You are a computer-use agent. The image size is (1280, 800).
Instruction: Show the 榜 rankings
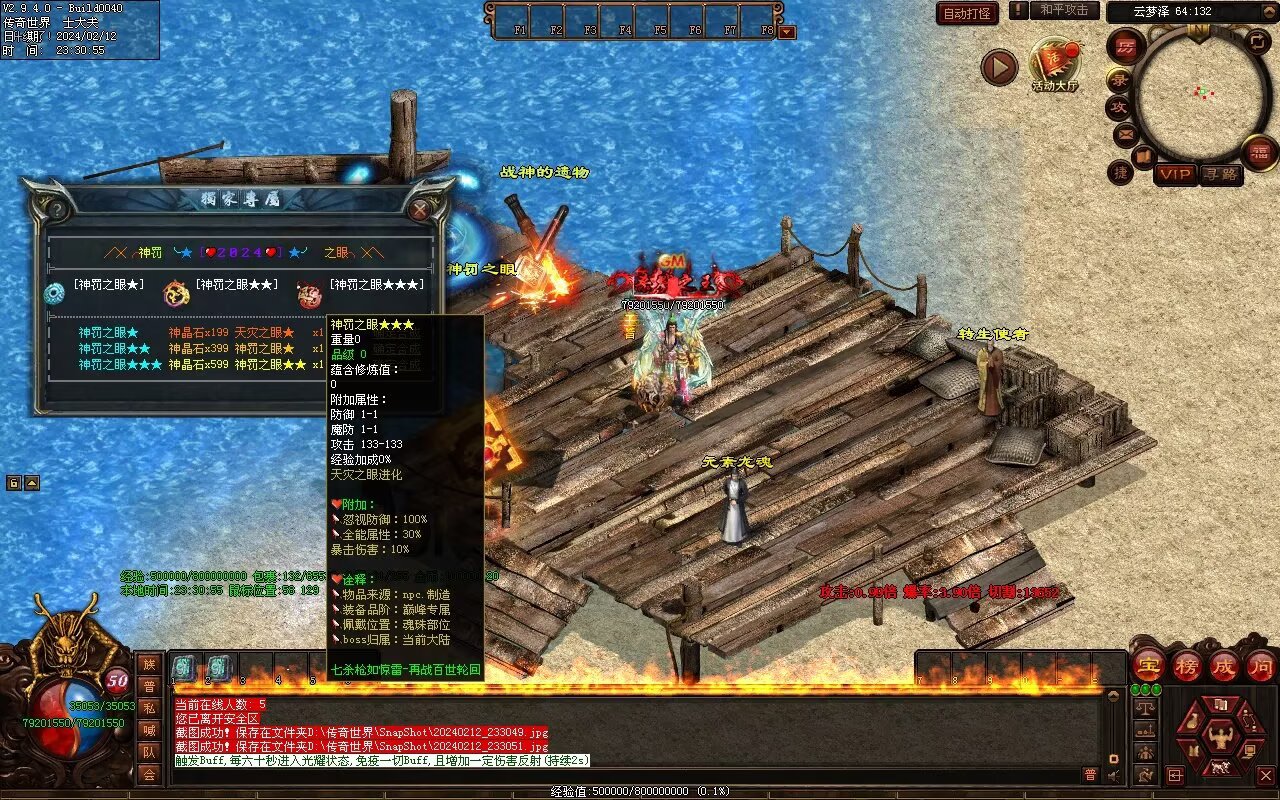pyautogui.click(x=1186, y=665)
